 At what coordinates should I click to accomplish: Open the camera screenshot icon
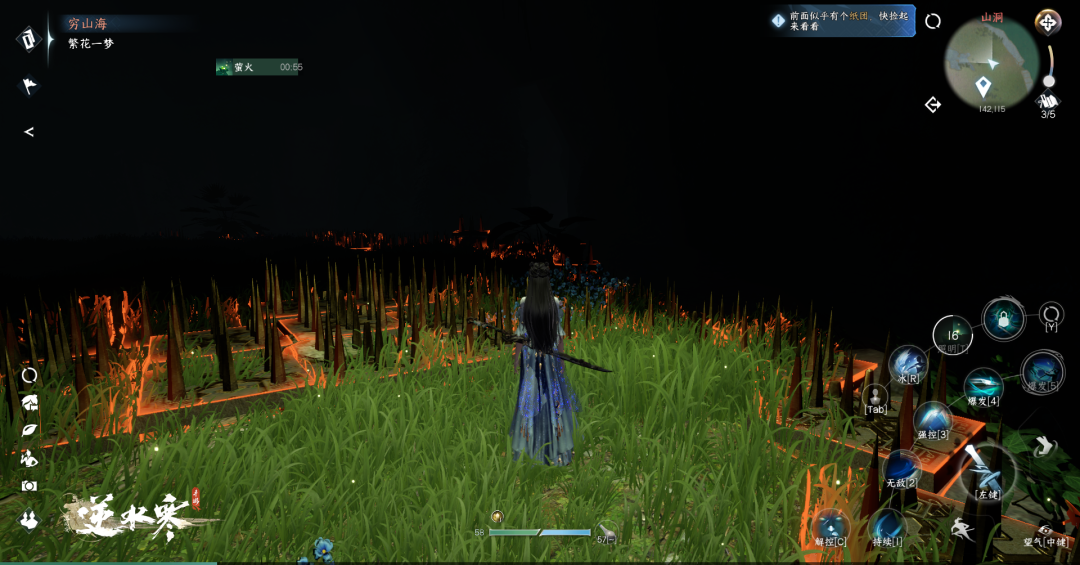[x=29, y=485]
